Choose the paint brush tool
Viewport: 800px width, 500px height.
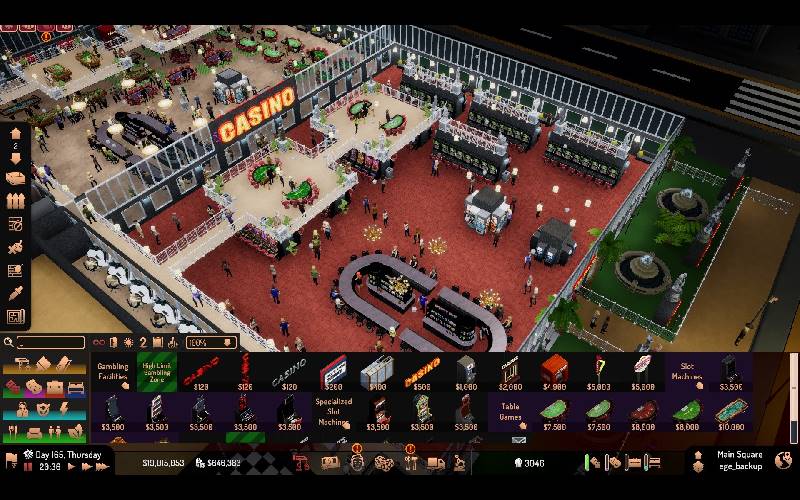(x=15, y=247)
